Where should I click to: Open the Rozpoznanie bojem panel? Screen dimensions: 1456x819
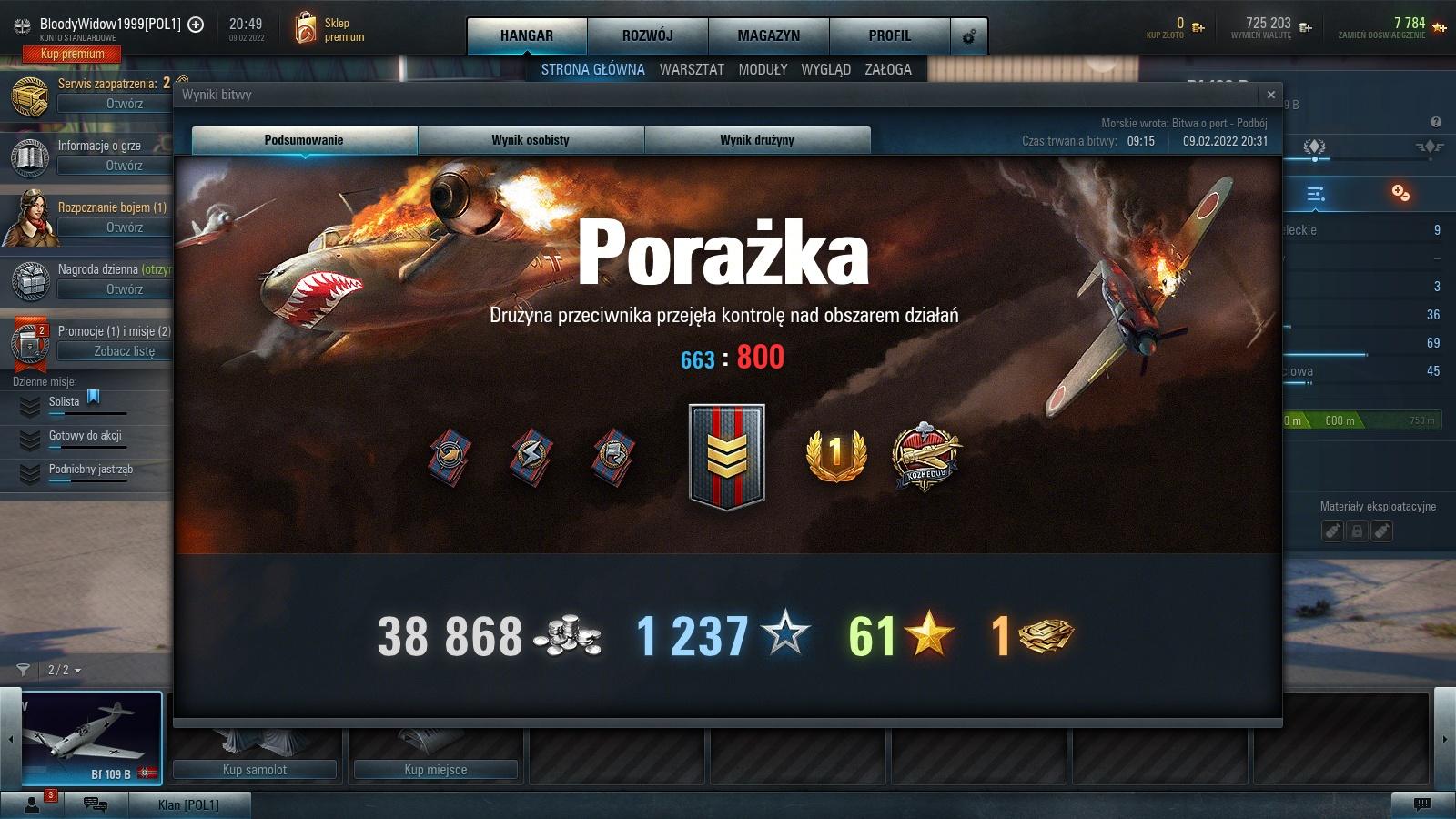(x=125, y=227)
